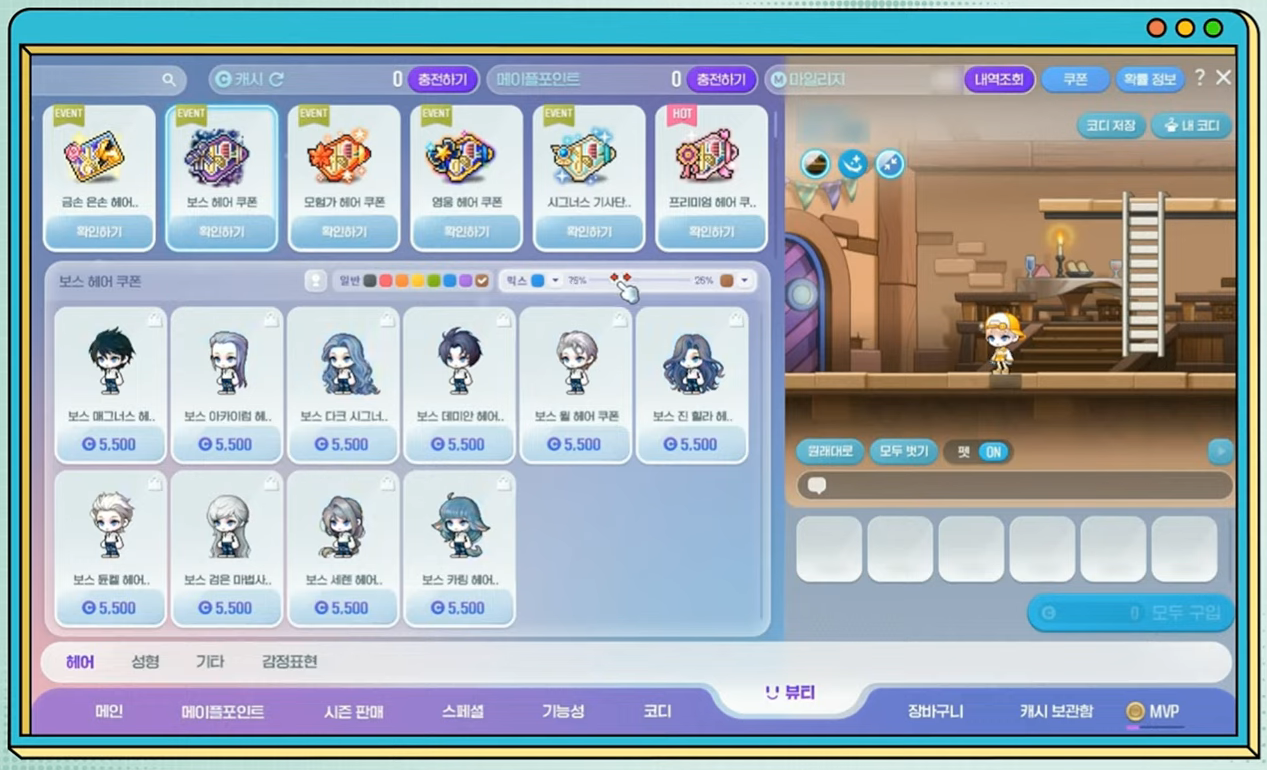Open the 쿠폰 coupon button
Image resolution: width=1267 pixels, height=770 pixels.
(1075, 79)
